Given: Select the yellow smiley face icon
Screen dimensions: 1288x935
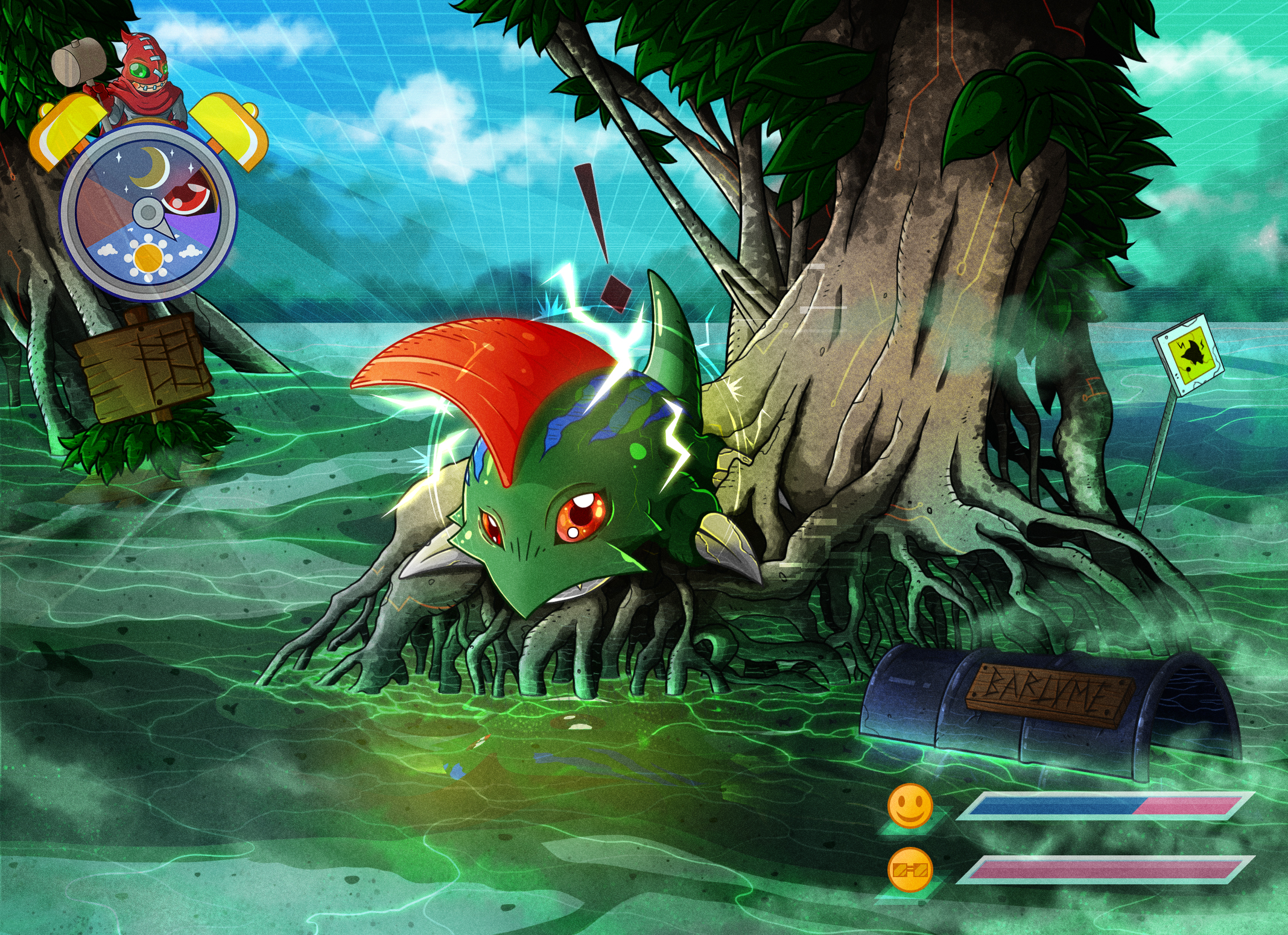Looking at the screenshot, I should tap(910, 806).
